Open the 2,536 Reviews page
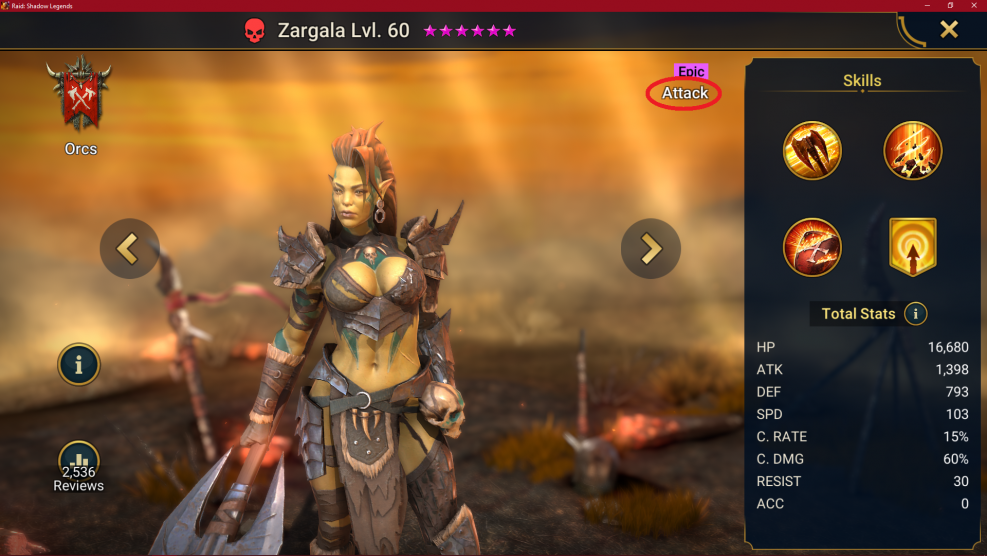 click(x=78, y=468)
